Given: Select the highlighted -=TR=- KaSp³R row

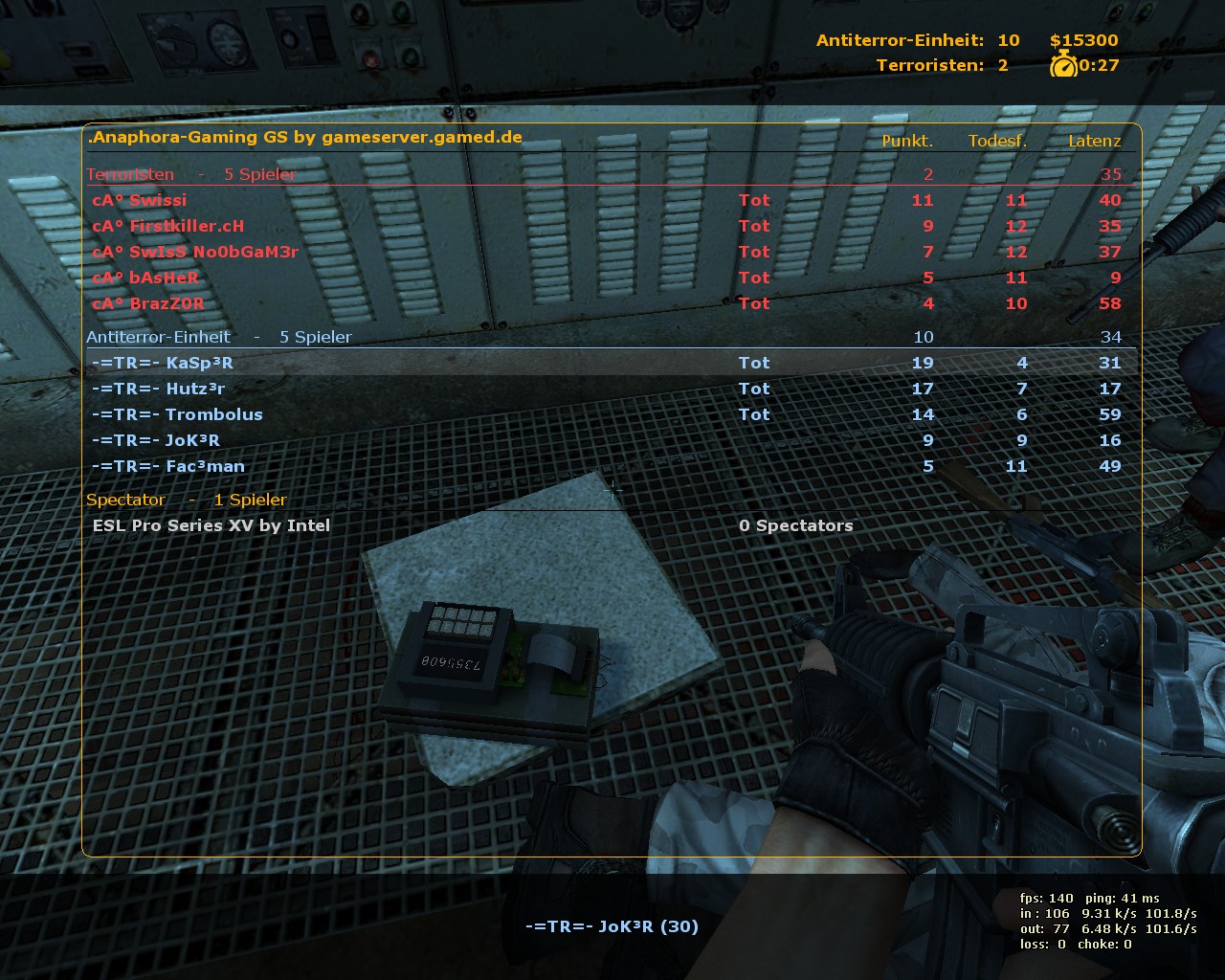Looking at the screenshot, I should pyautogui.click(x=163, y=363).
